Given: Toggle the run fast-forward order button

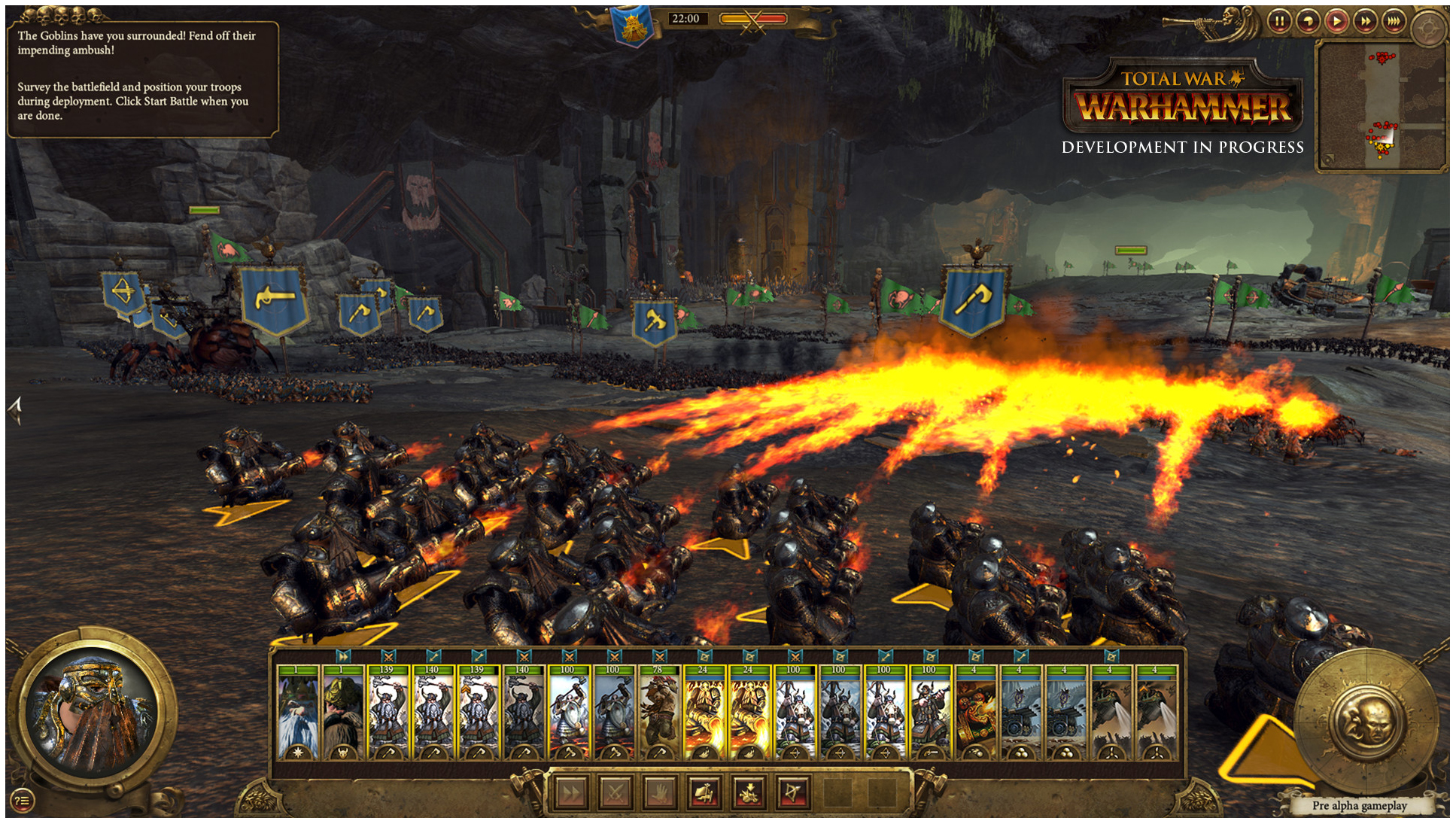Looking at the screenshot, I should (x=571, y=792).
